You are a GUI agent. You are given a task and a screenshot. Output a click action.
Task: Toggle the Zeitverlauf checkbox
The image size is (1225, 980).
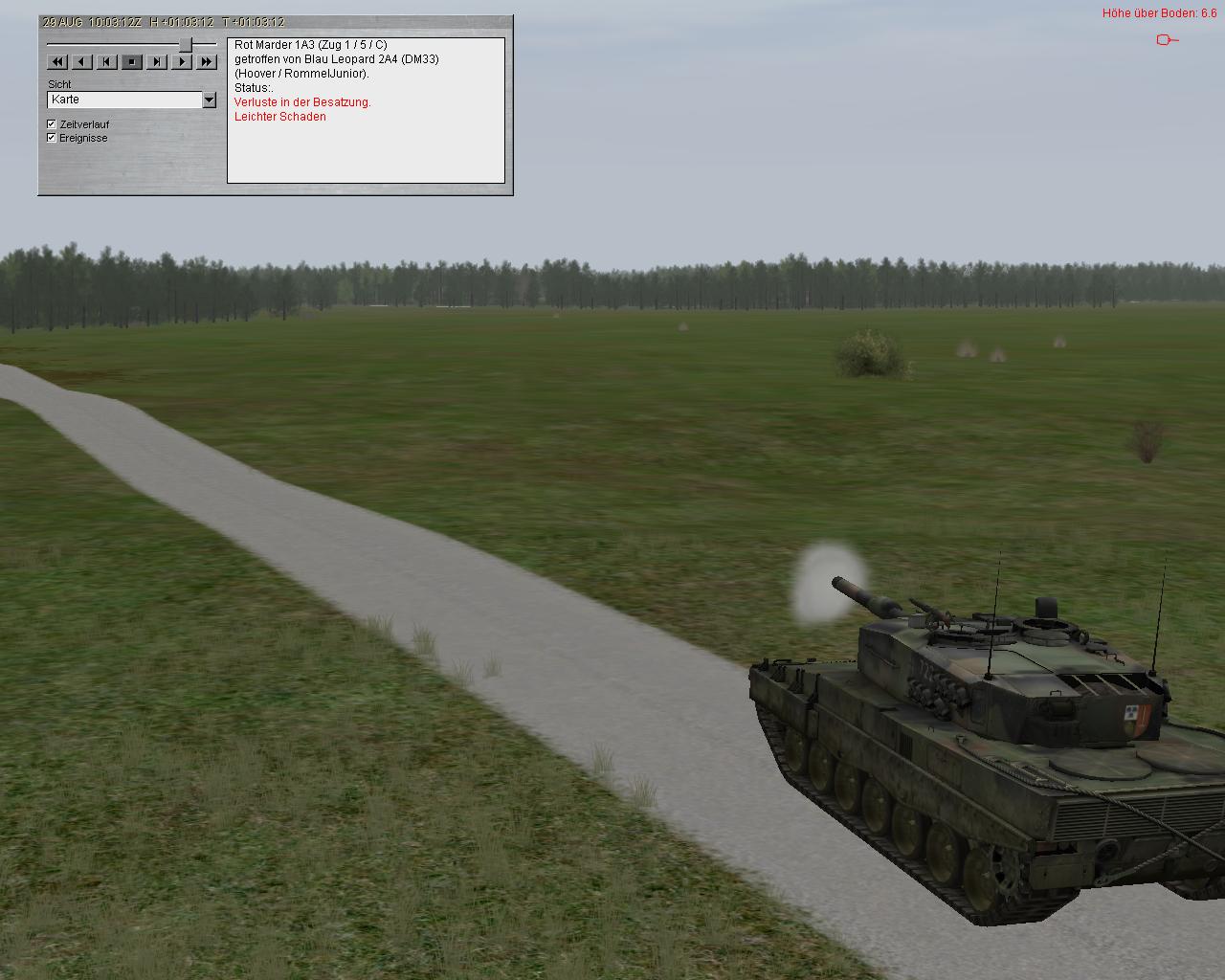click(52, 124)
